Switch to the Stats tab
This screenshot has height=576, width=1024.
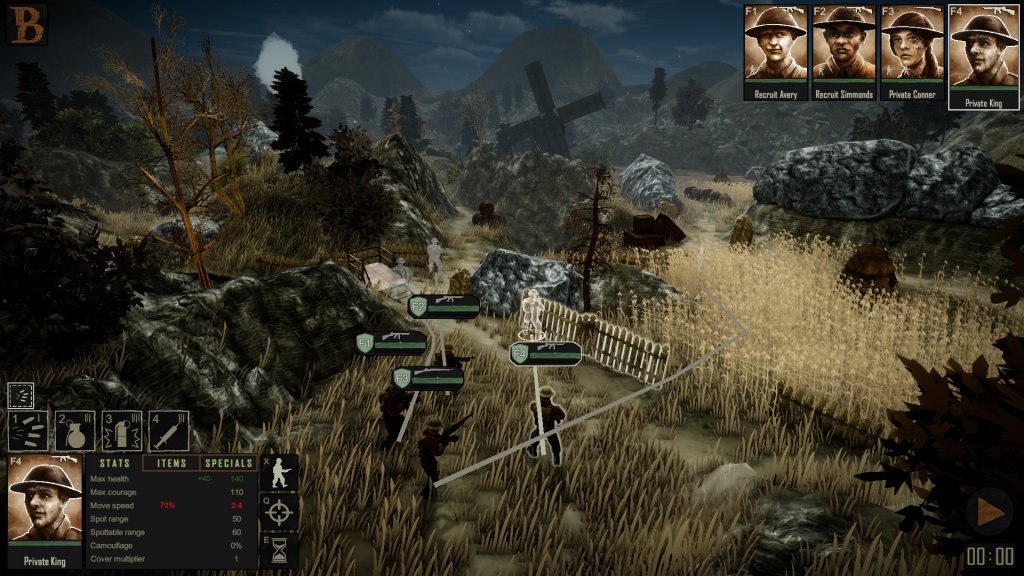[115, 464]
